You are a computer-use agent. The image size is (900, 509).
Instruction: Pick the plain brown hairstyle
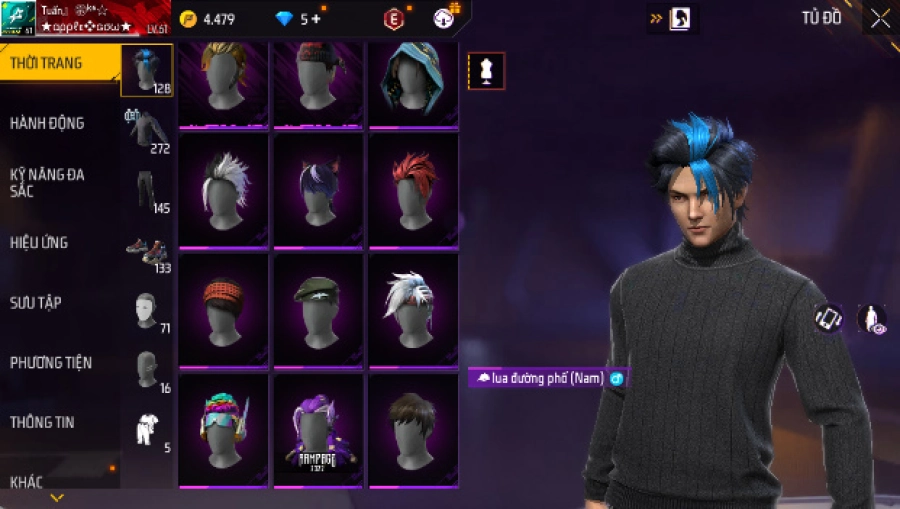[413, 430]
